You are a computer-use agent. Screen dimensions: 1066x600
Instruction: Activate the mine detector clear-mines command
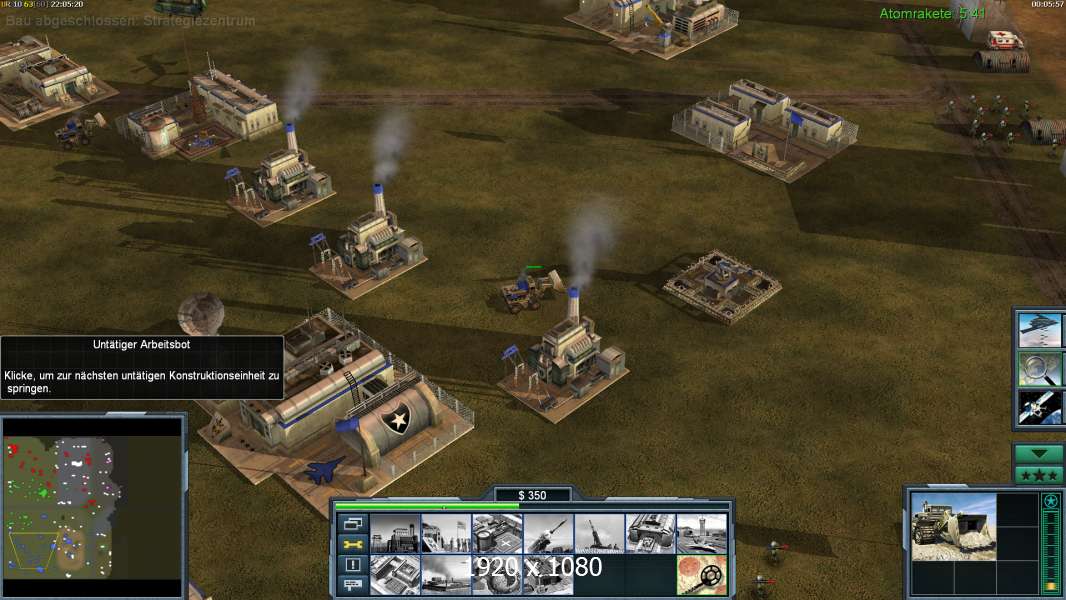click(x=700, y=575)
